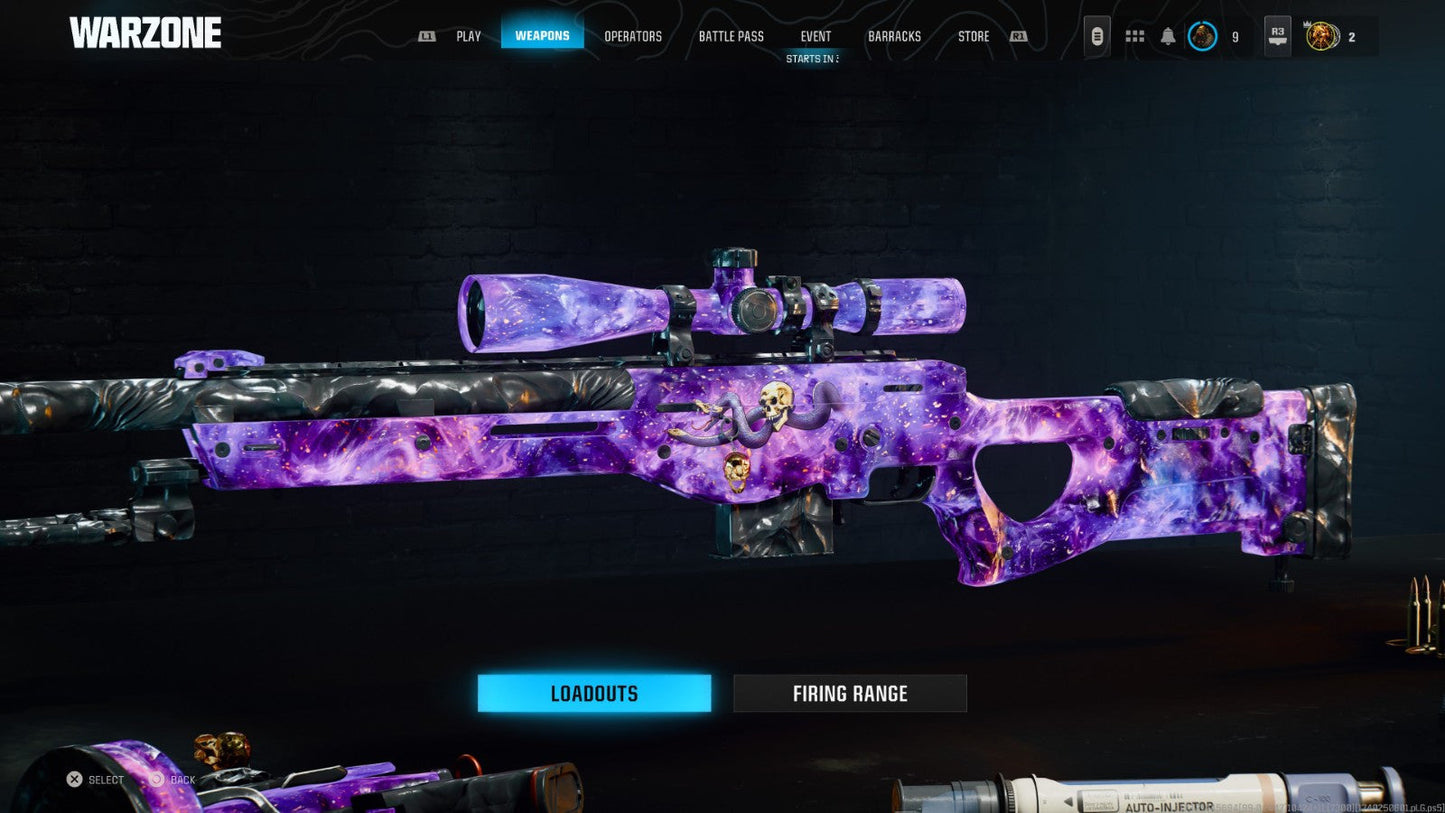Open the STORE menu
The height and width of the screenshot is (813, 1445).
point(972,36)
